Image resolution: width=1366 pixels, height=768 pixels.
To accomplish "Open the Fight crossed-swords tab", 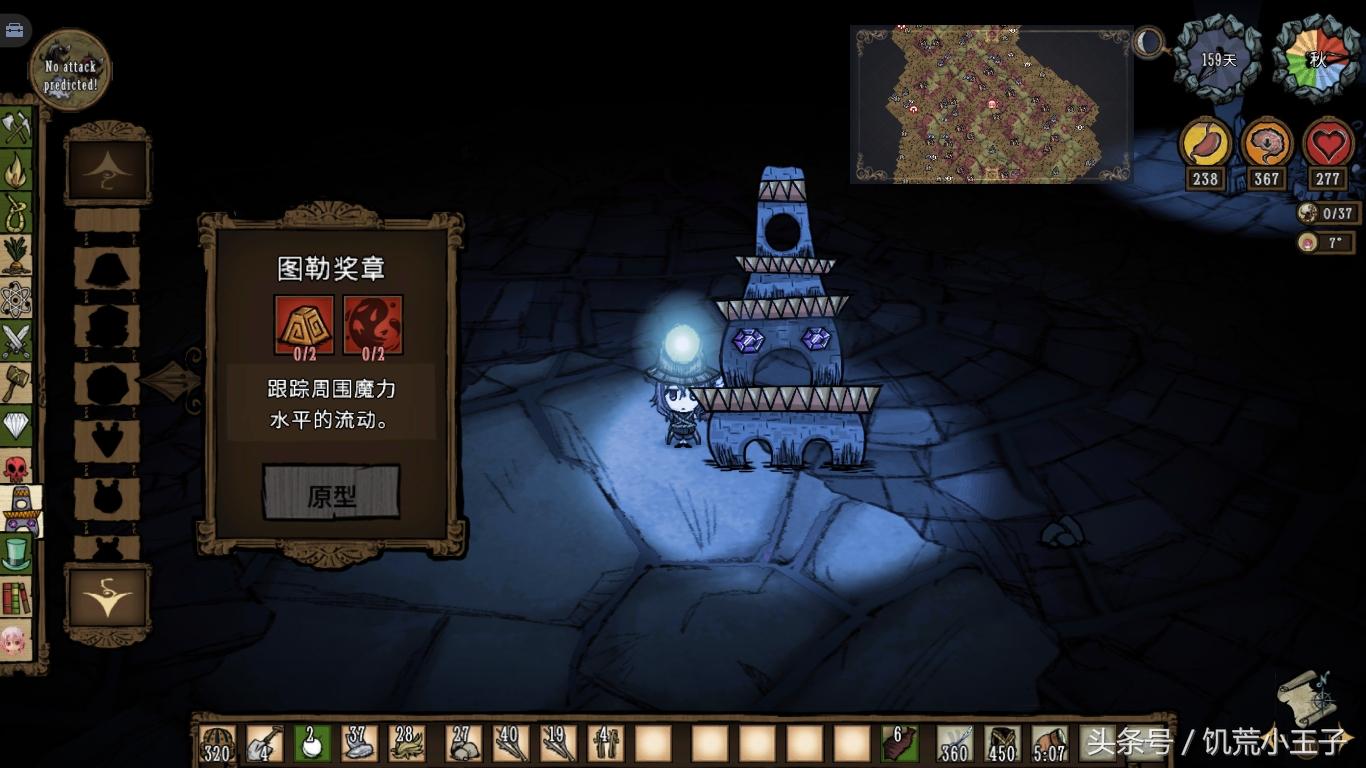I will pyautogui.click(x=16, y=342).
